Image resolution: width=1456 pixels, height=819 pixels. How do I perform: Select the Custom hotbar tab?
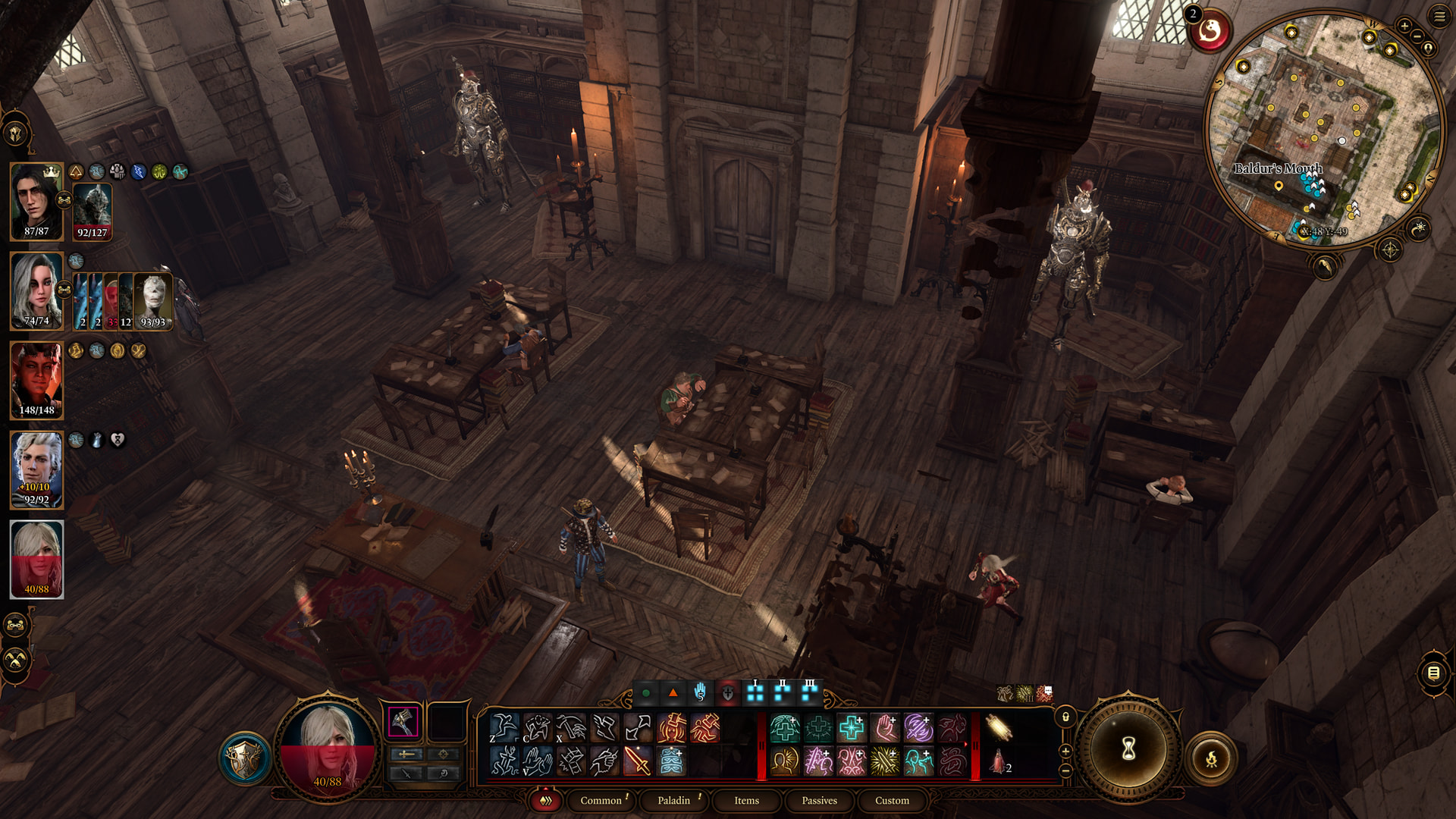point(892,800)
